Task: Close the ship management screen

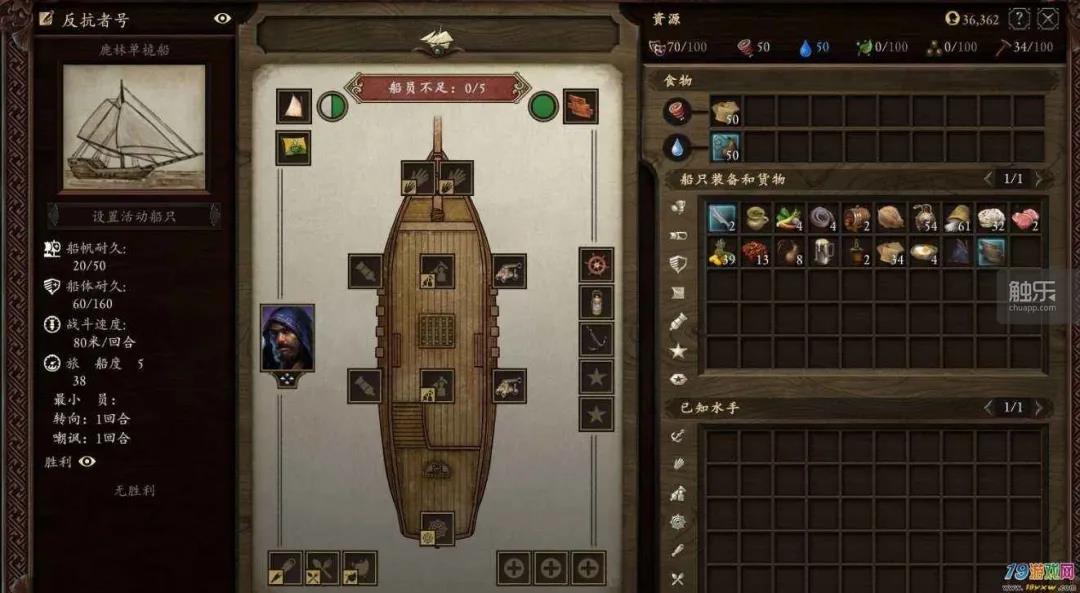Action: tap(1047, 18)
